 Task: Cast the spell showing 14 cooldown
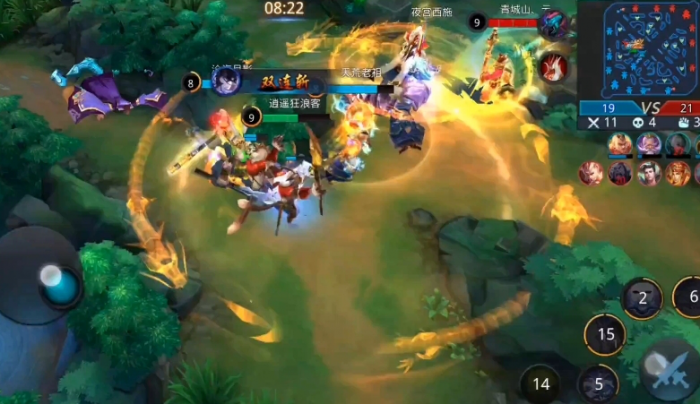point(541,383)
